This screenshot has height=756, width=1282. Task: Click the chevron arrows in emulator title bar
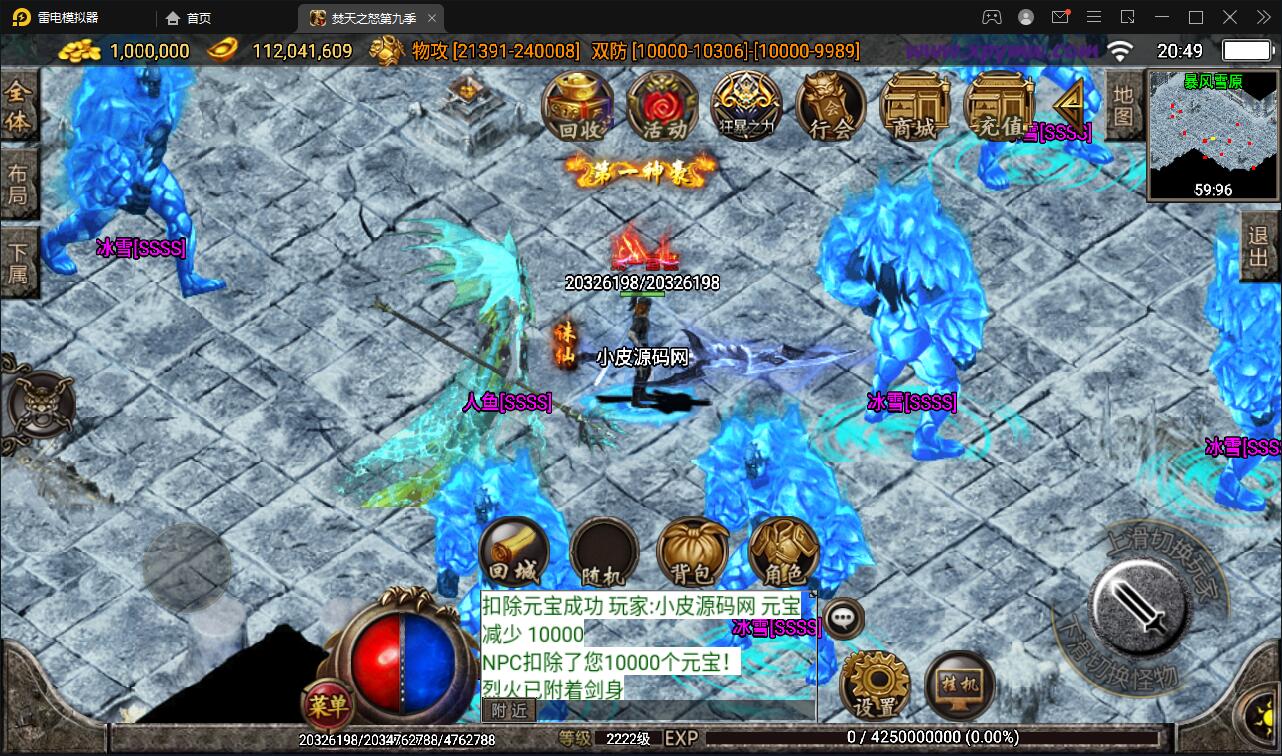coord(1264,17)
